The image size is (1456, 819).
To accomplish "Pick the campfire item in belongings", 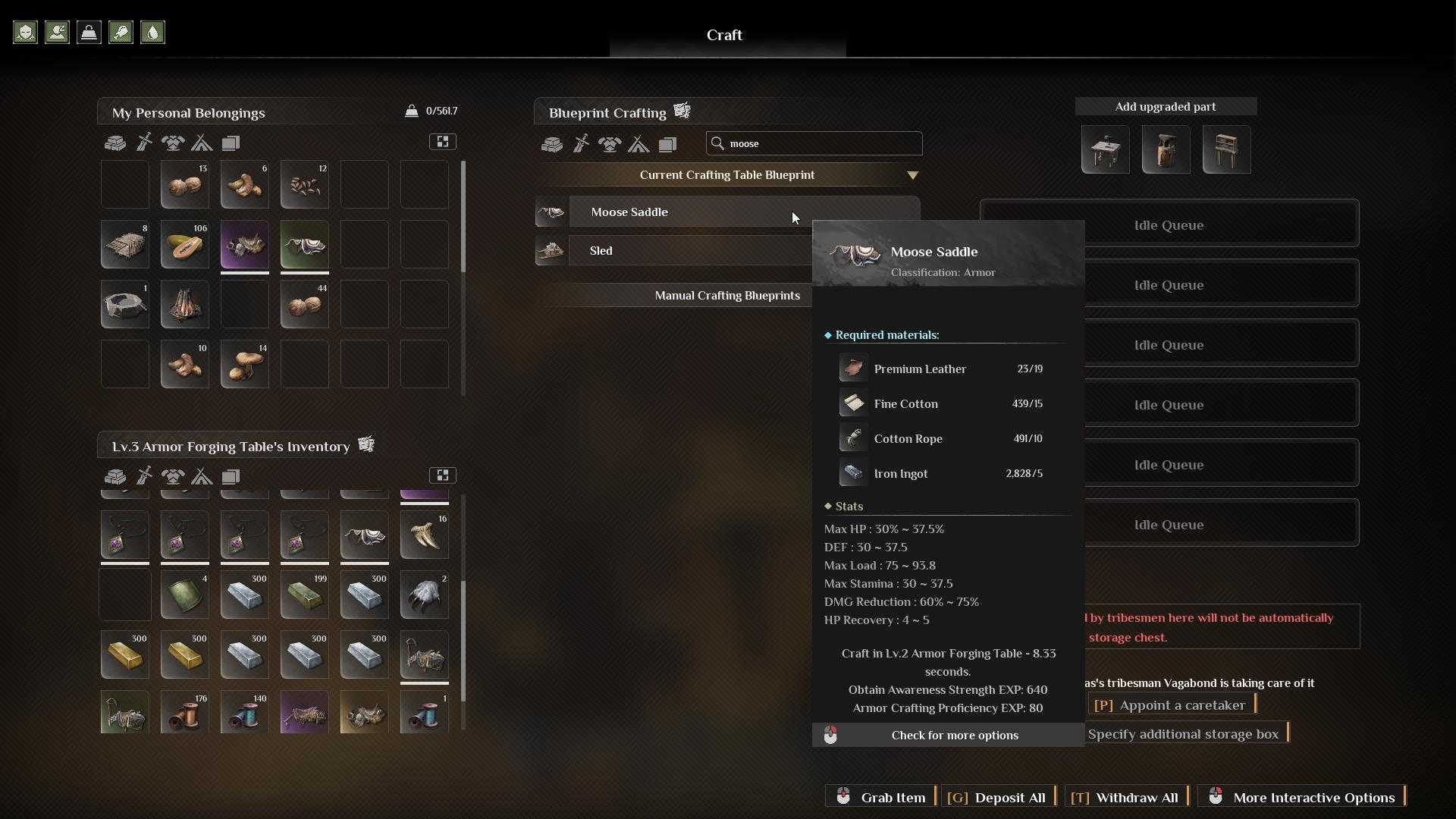I will 184,305.
